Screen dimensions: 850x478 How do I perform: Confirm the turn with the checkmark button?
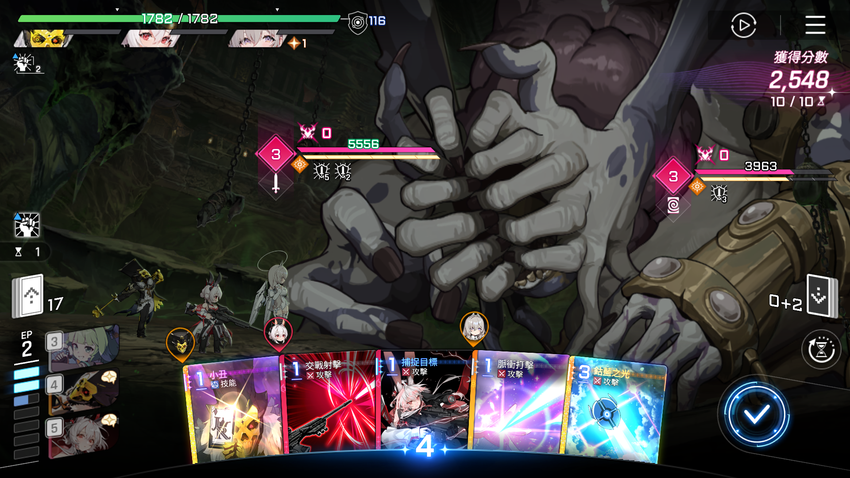[x=757, y=414]
